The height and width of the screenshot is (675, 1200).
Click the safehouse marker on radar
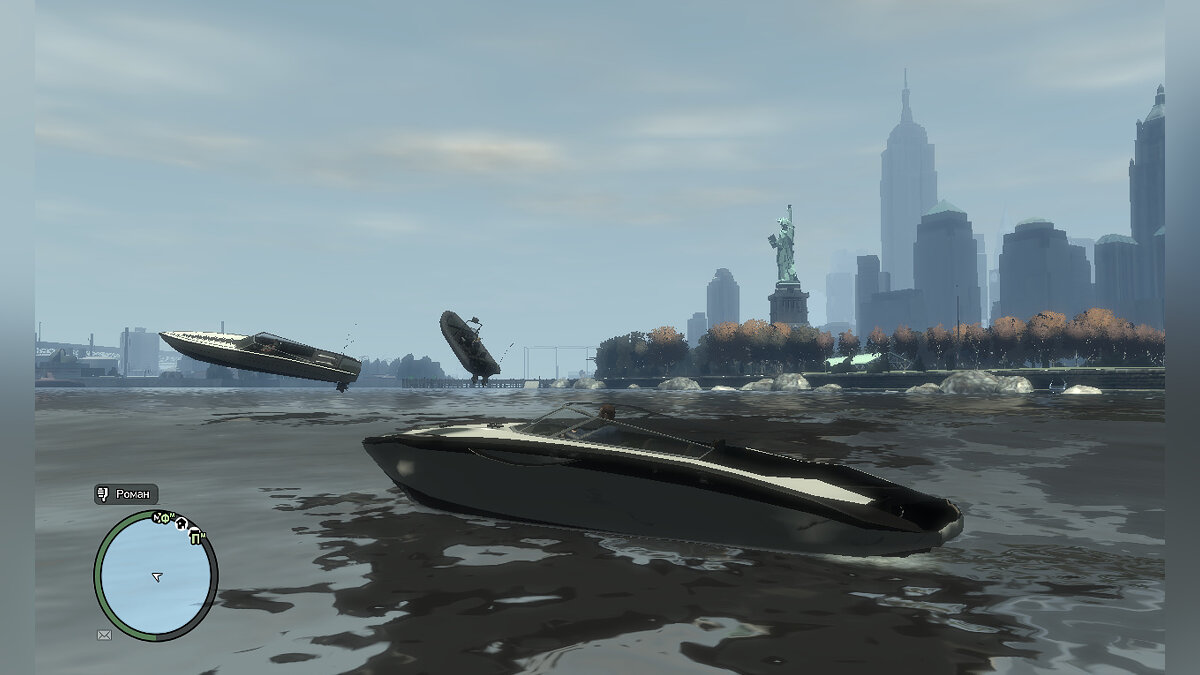tap(183, 522)
